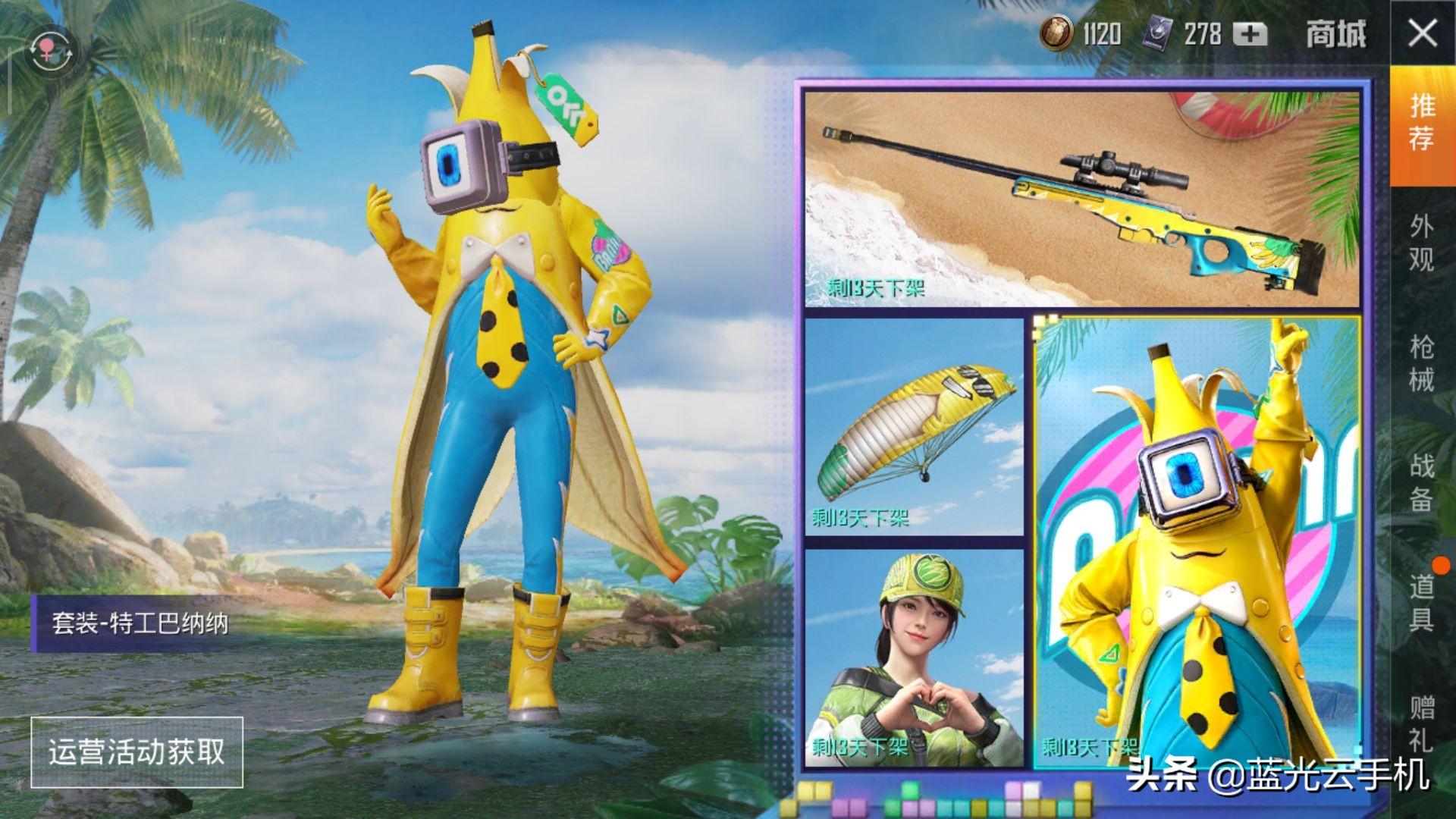
Task: Select the banana sniper rifle skin card
Action: coord(1081,199)
